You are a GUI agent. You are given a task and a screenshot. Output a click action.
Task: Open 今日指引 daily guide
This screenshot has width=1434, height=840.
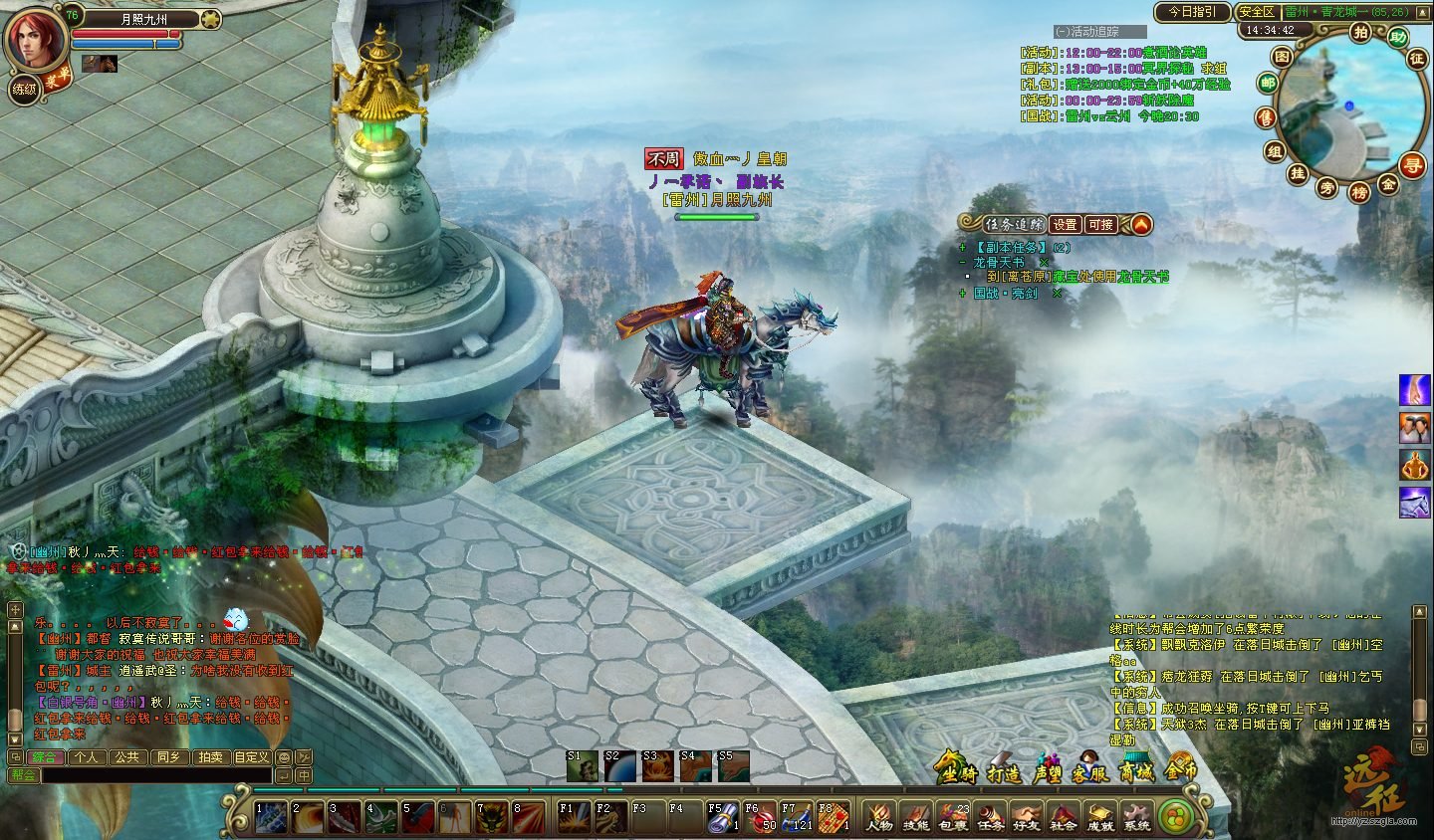tap(1192, 12)
